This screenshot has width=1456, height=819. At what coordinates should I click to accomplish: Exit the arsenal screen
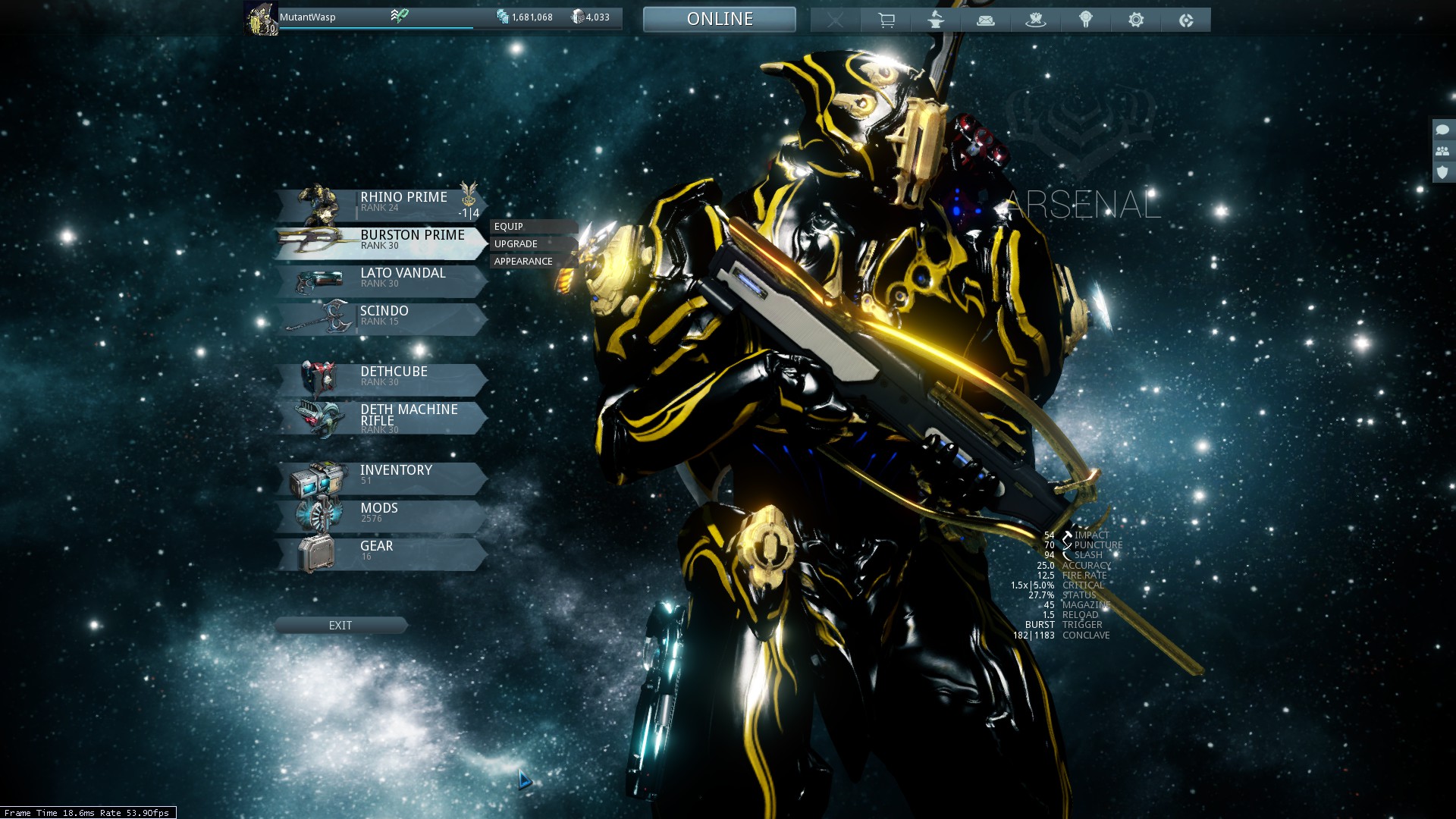tap(340, 626)
